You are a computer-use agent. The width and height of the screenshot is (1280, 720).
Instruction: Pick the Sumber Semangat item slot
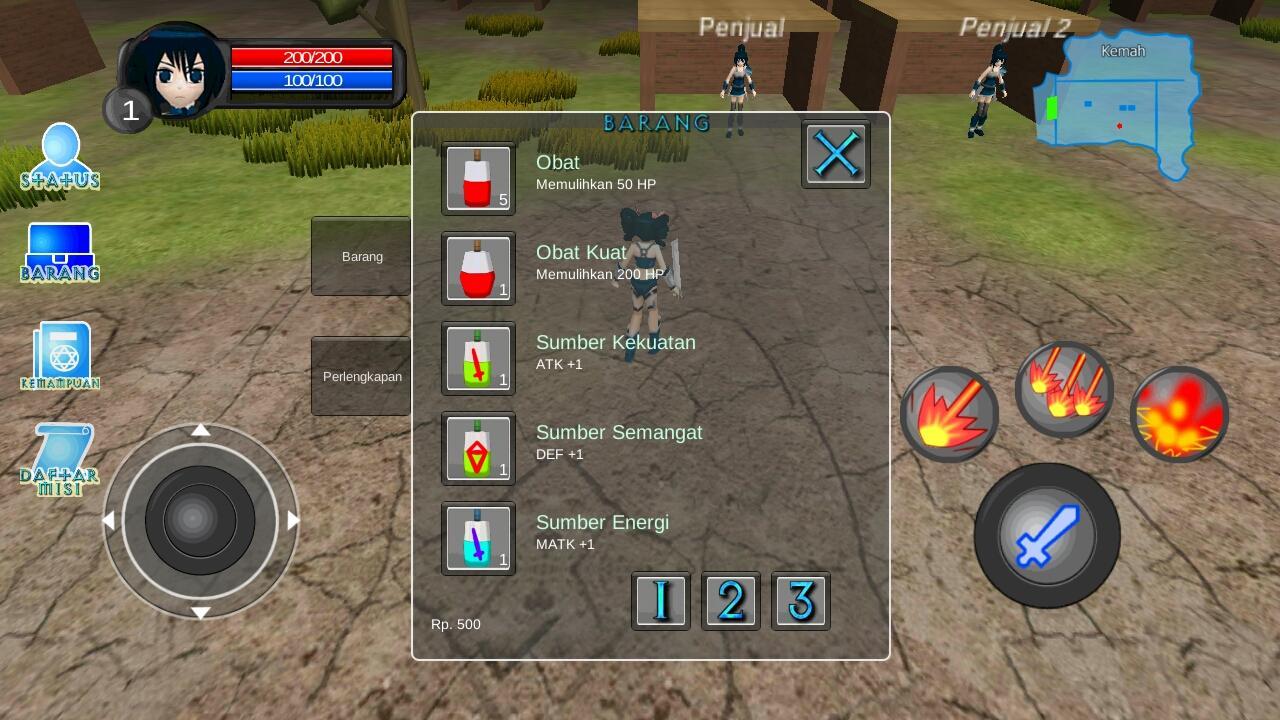(478, 448)
